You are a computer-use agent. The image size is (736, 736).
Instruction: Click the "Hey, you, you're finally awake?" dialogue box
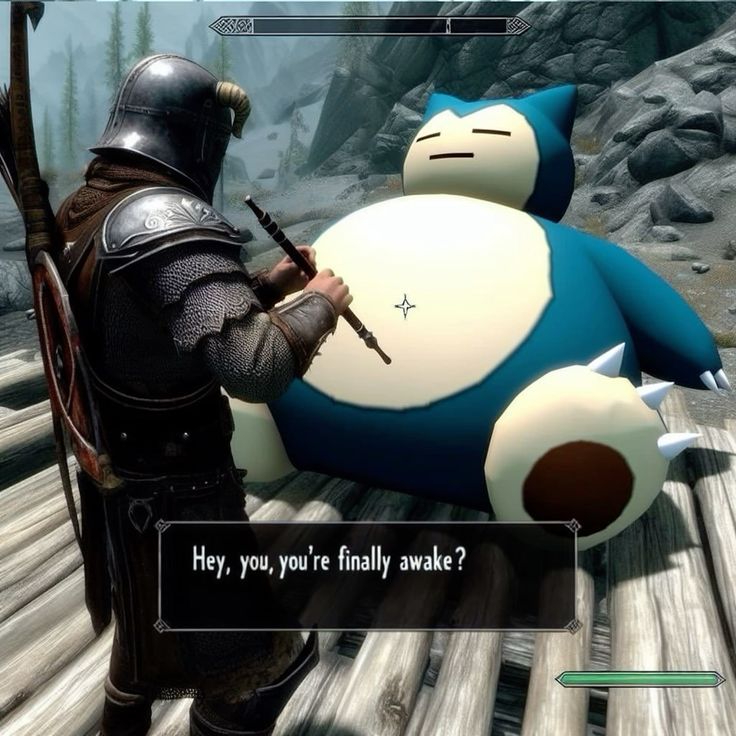pos(367,576)
